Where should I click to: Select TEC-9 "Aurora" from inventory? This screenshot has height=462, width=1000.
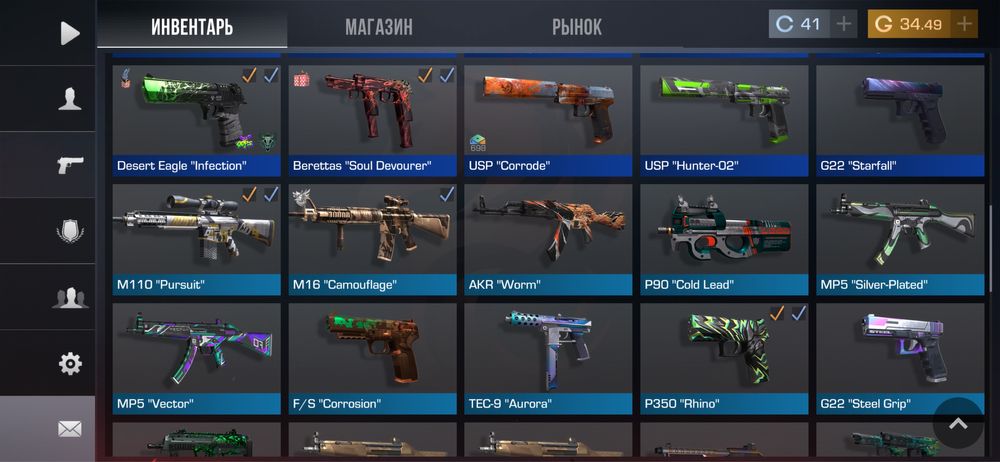tap(548, 358)
